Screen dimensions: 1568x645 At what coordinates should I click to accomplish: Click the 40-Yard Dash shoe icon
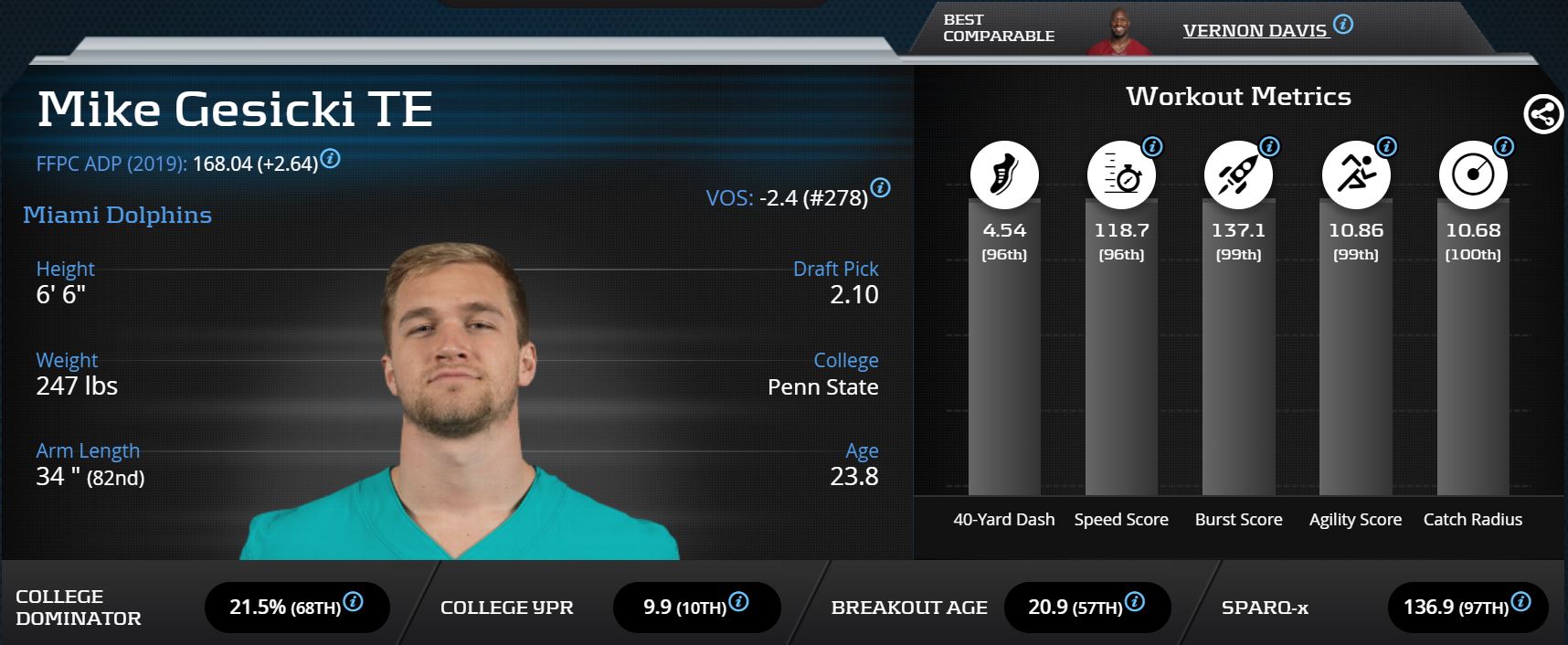pyautogui.click(x=1004, y=174)
